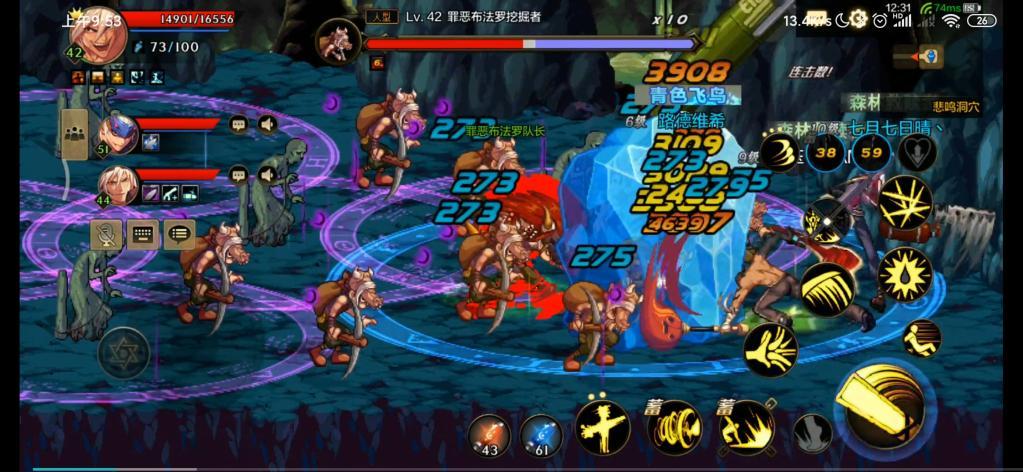
Task: Tap the hexagram star virtual joystick
Action: [123, 351]
